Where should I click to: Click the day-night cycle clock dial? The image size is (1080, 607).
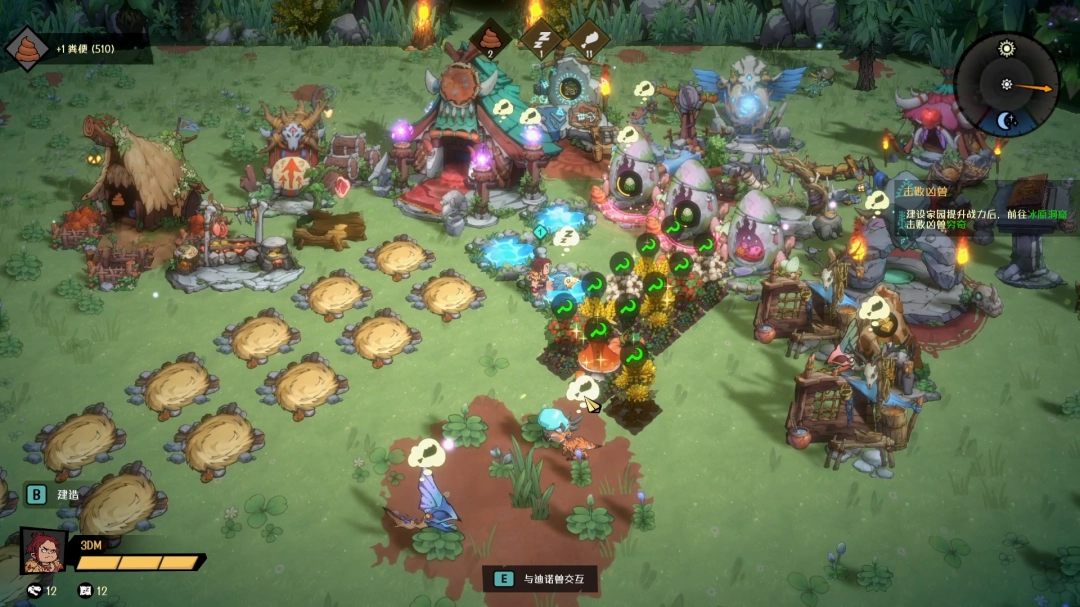click(1006, 85)
